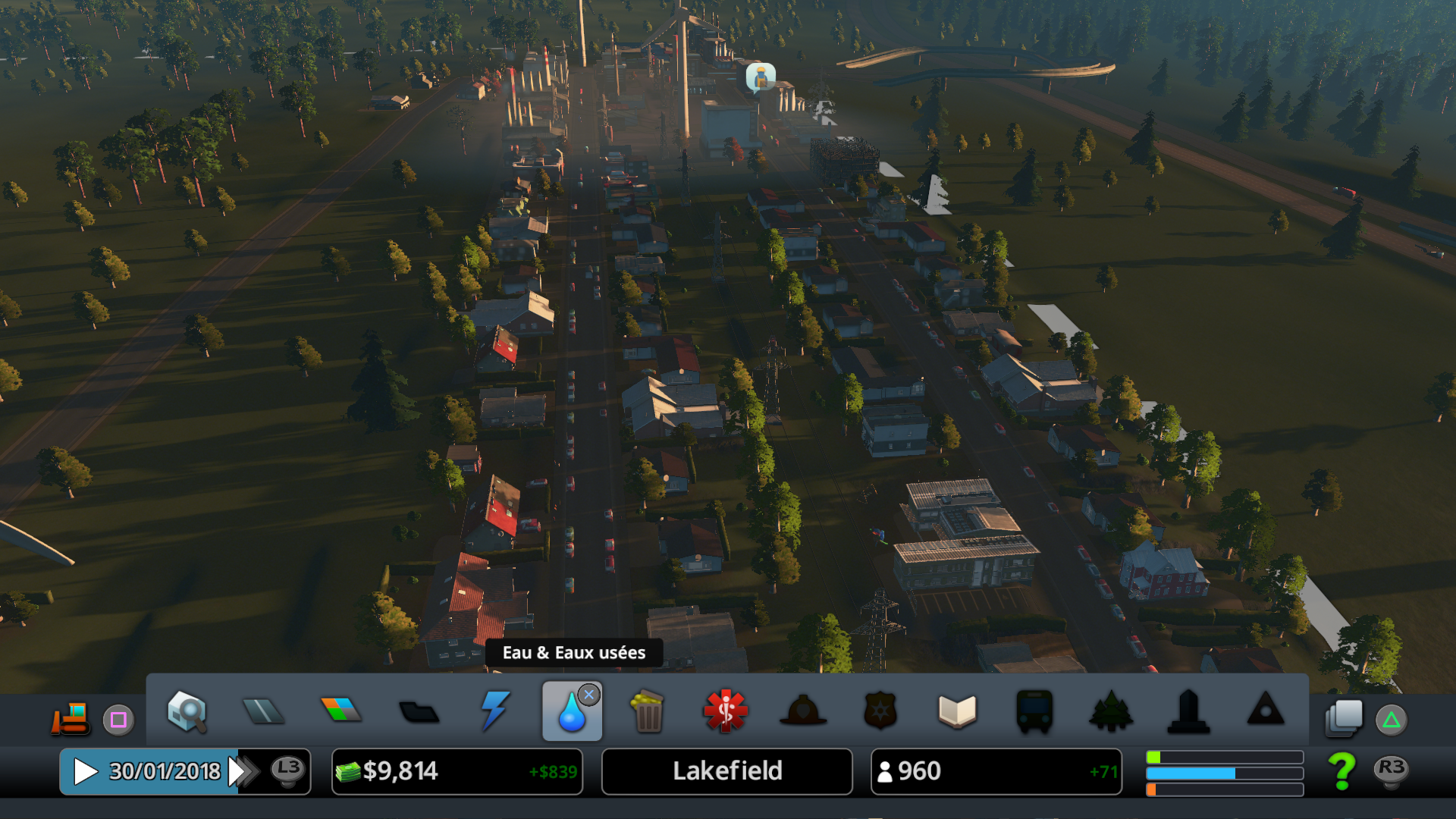Close the selected water droplet category
The image size is (1456, 819).
[588, 695]
